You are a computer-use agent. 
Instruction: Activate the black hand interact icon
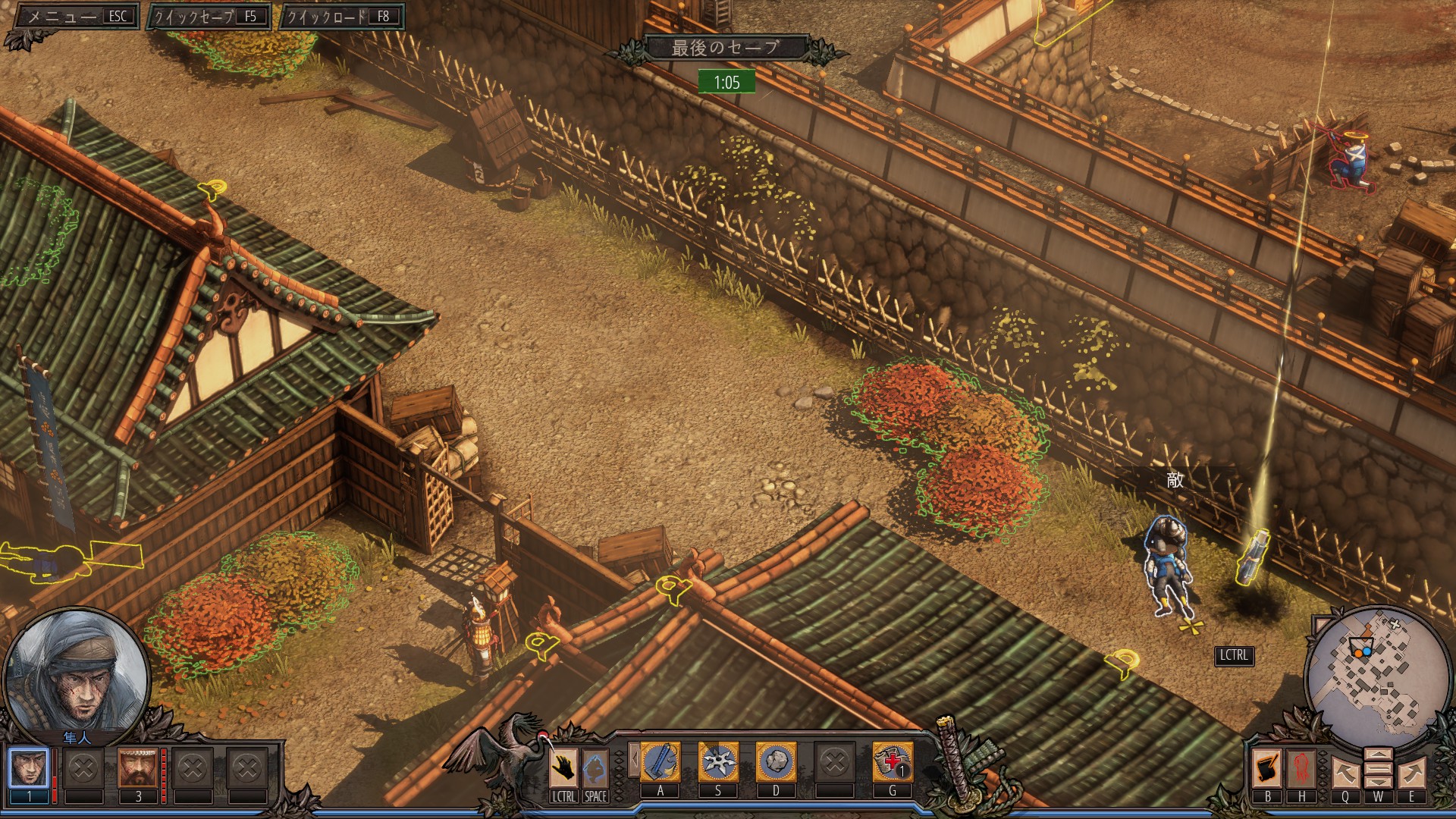point(563,768)
